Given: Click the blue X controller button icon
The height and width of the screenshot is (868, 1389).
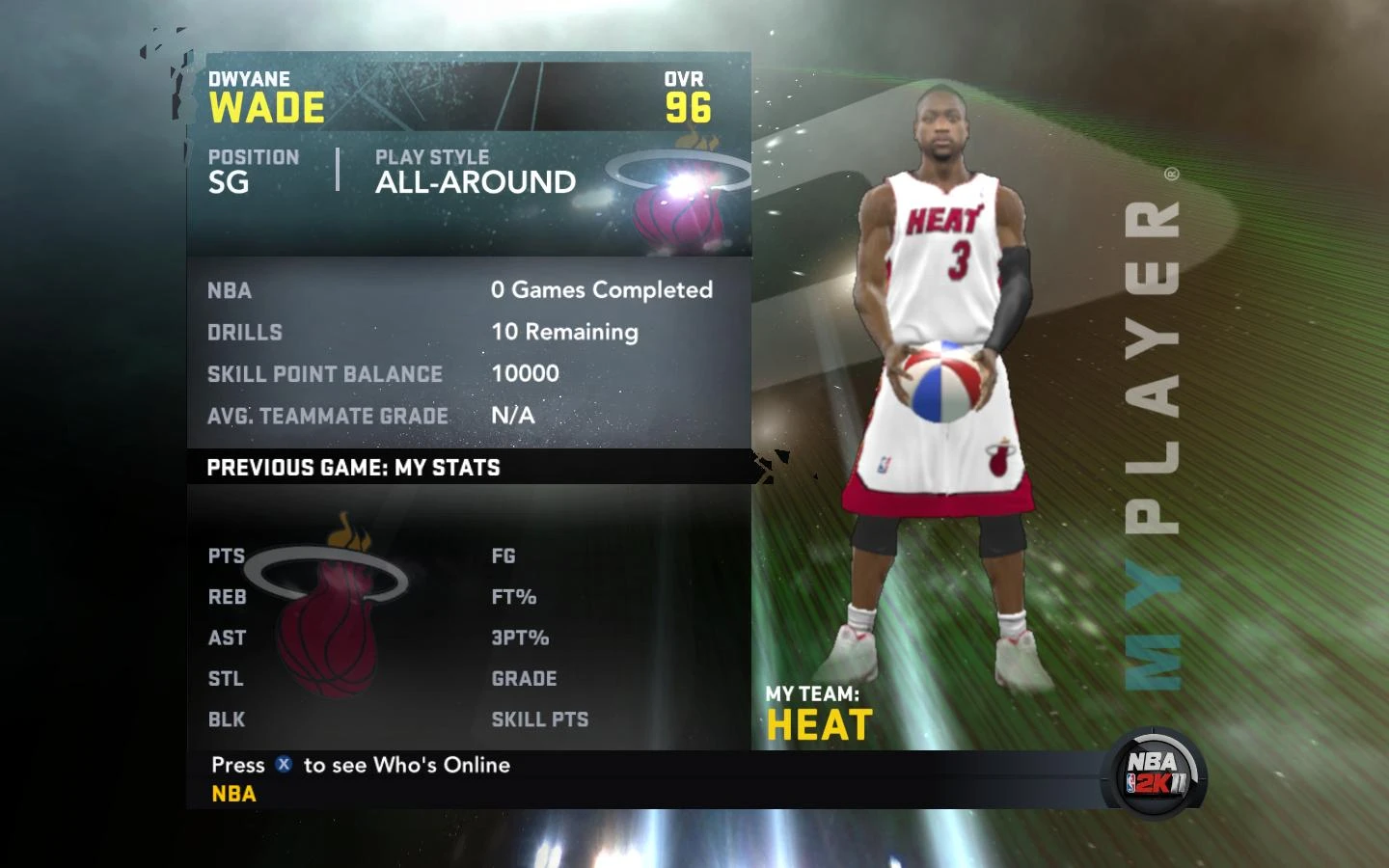Looking at the screenshot, I should 282,765.
